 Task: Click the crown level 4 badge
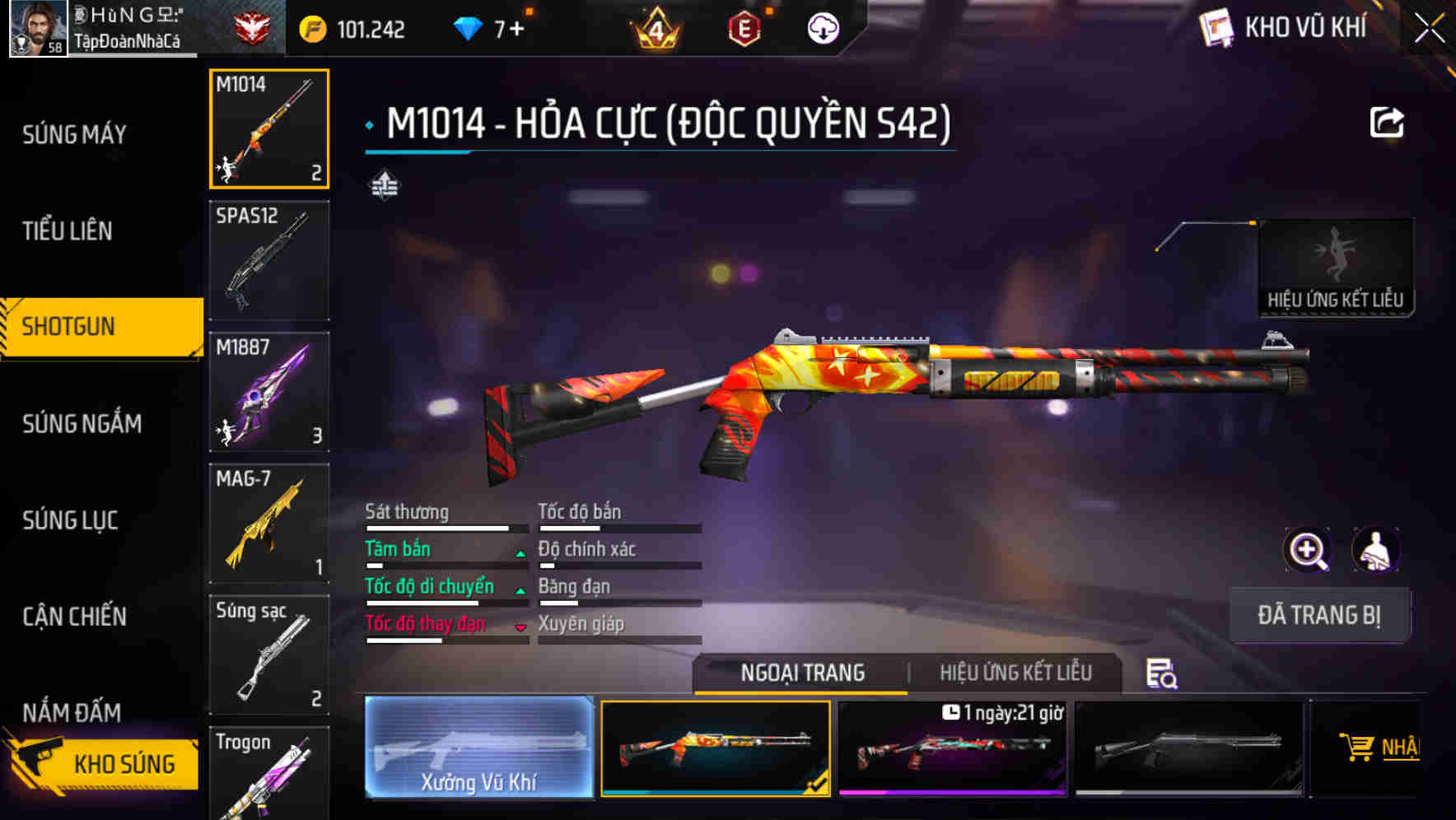(655, 27)
